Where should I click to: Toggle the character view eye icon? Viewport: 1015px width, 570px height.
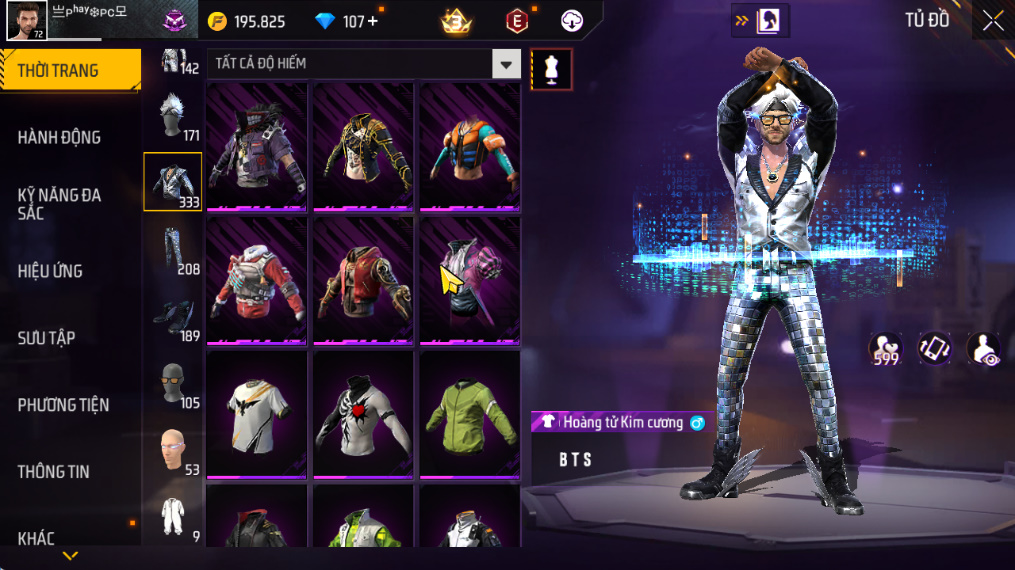coord(984,349)
